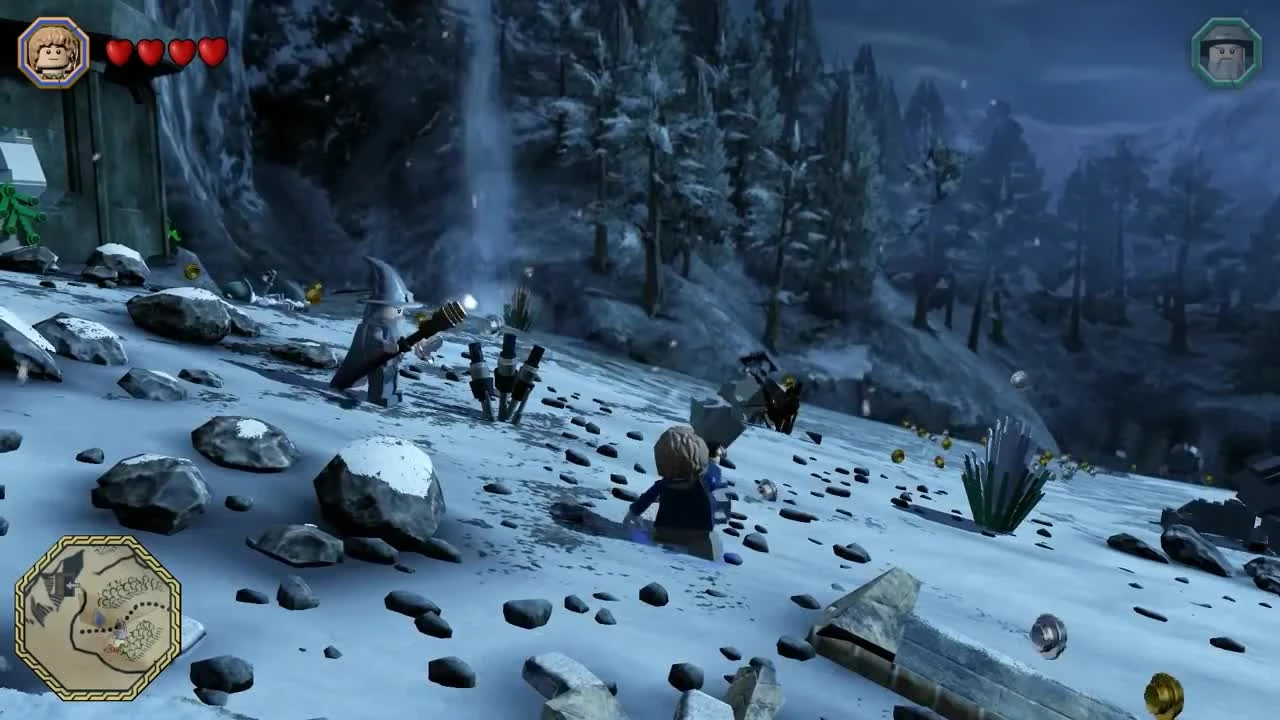Click the second heart in the health display
The width and height of the screenshot is (1280, 720).
coord(148,50)
